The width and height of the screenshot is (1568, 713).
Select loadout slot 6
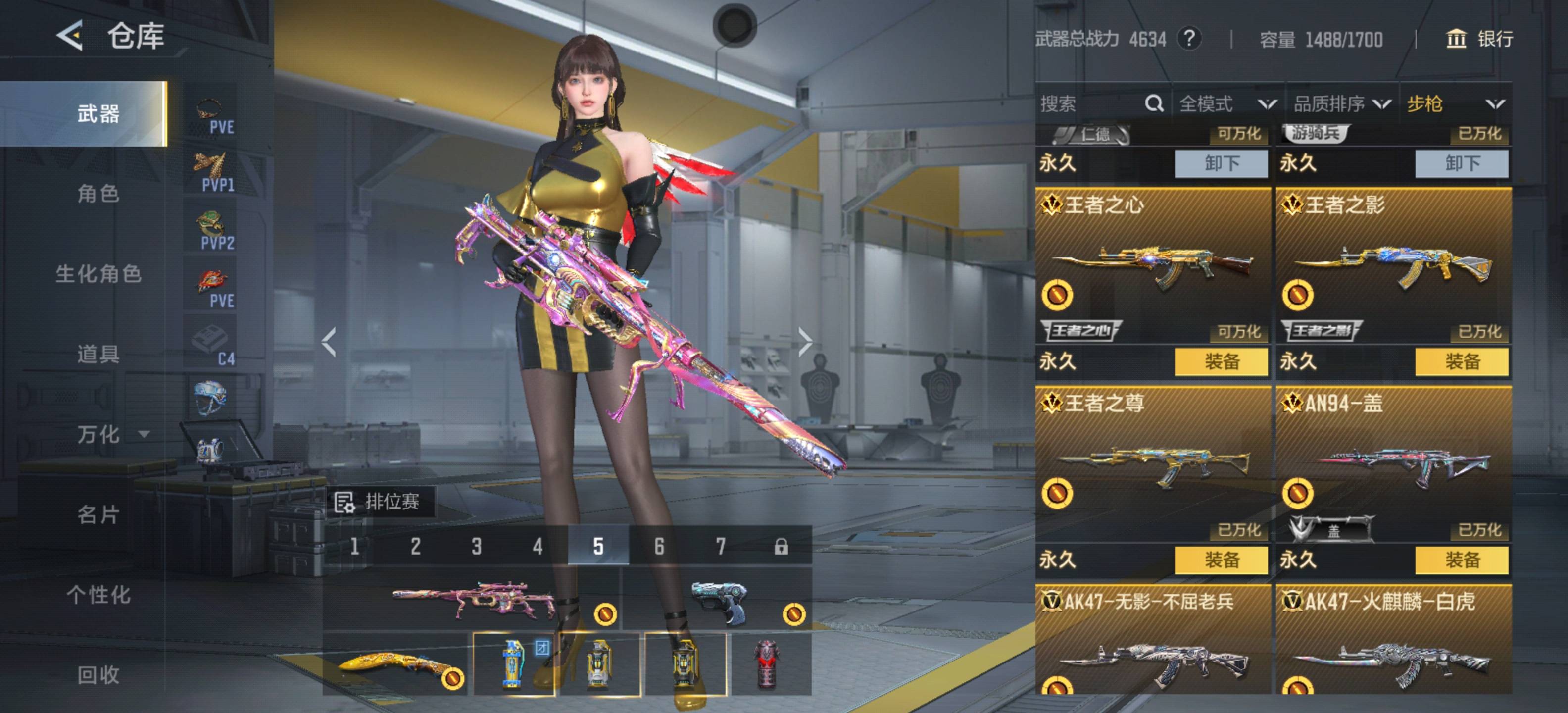pos(659,546)
